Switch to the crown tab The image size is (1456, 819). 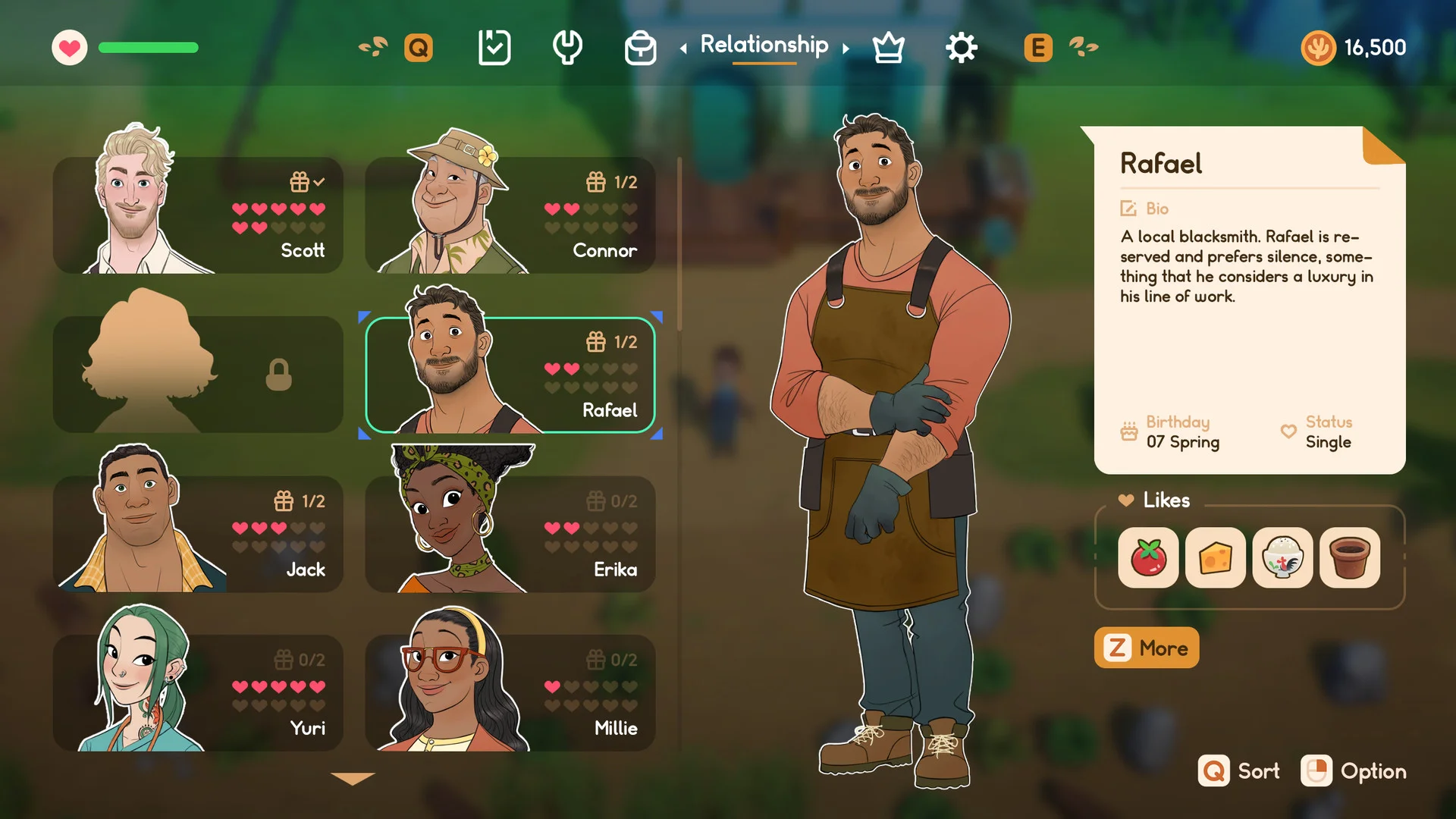click(888, 49)
